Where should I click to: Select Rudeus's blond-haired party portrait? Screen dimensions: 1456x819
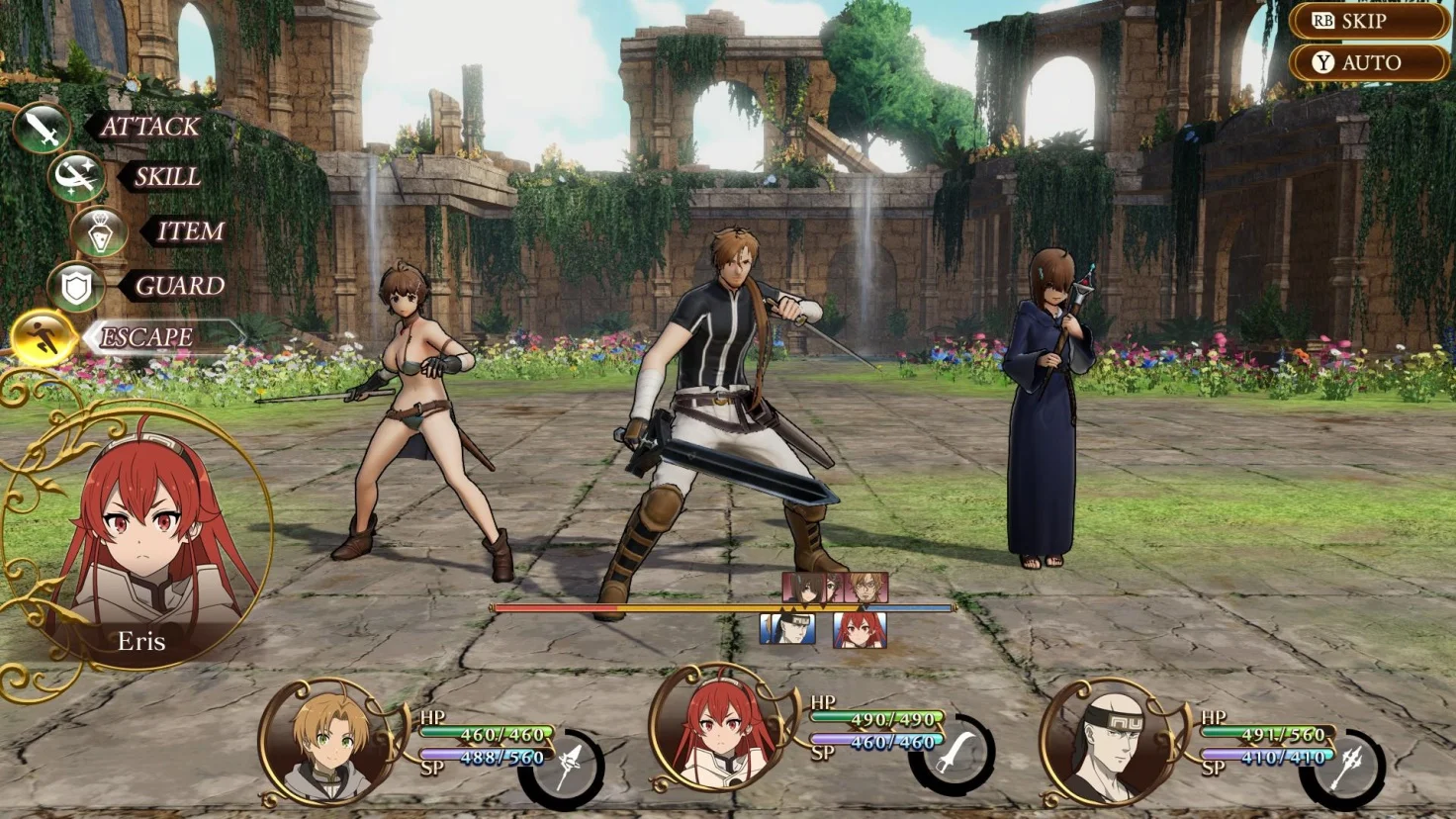pyautogui.click(x=329, y=742)
